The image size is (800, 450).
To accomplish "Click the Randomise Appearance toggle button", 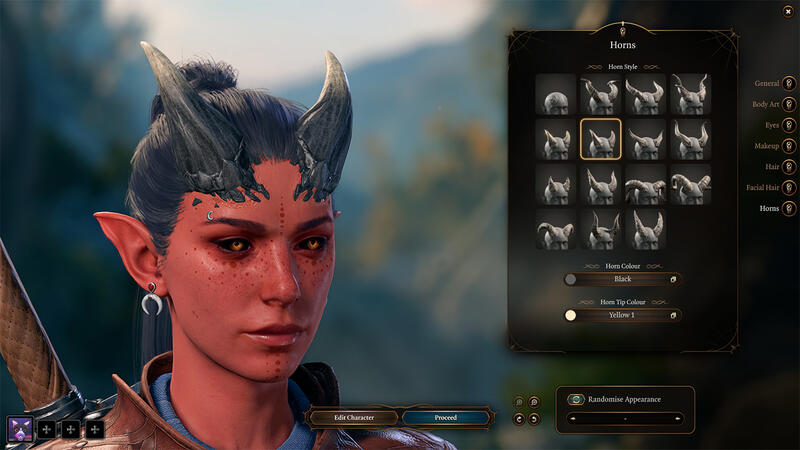I will (x=576, y=399).
